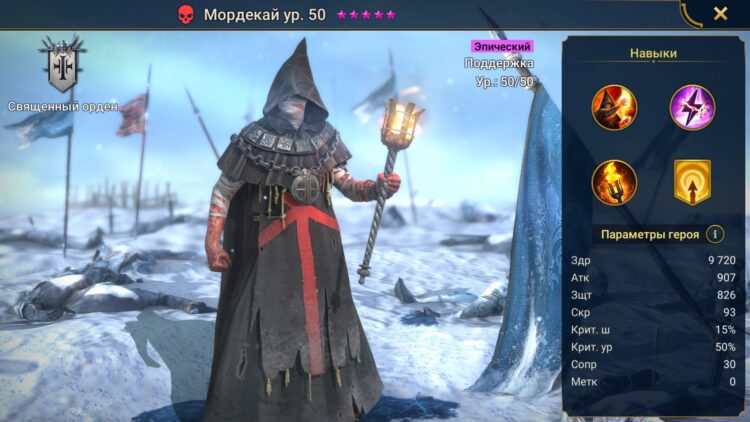Screen dimensions: 750x422
Task: Open the hero parameters info button
Action: (x=715, y=234)
